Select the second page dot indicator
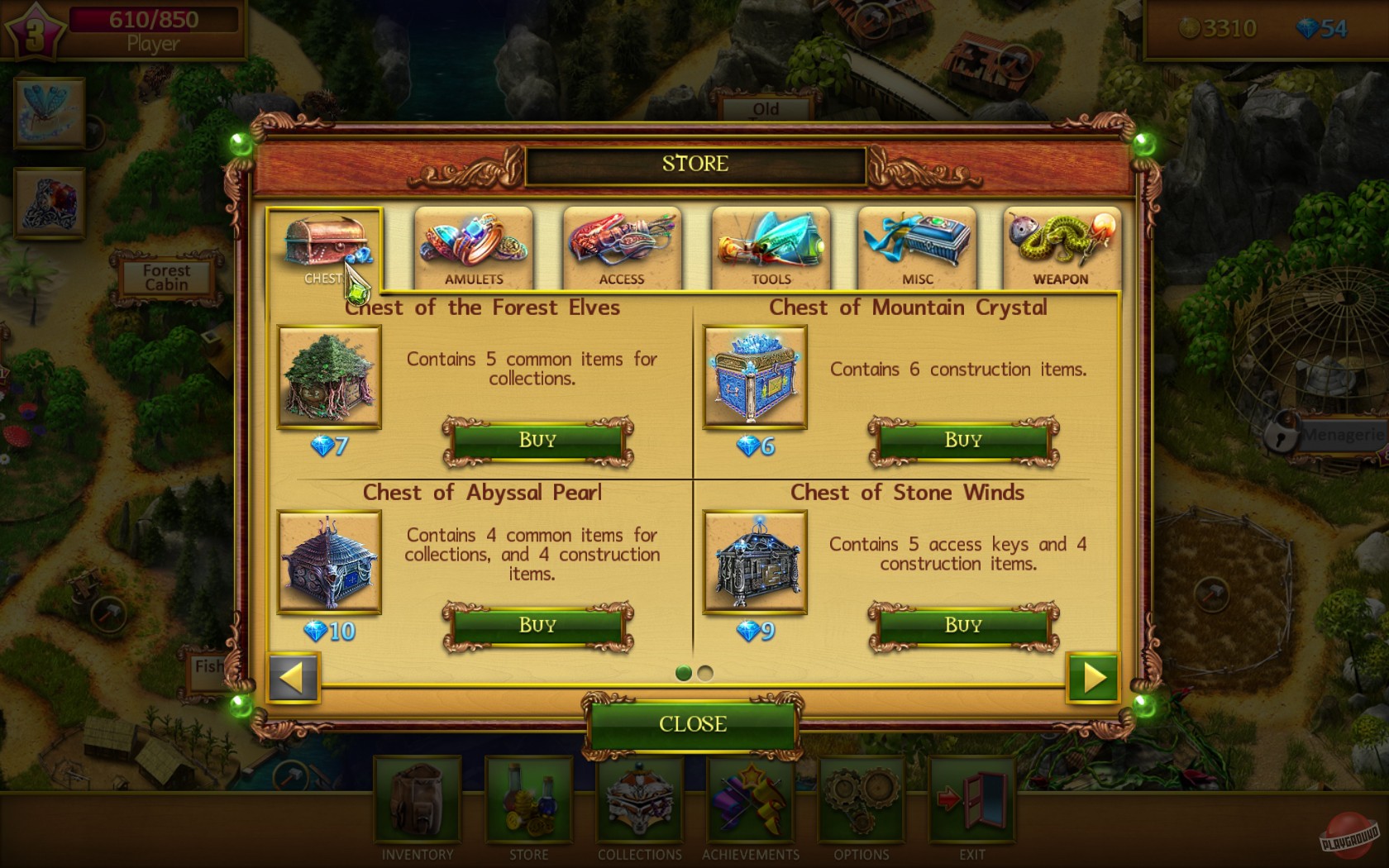Viewport: 1389px width, 868px height. point(704,674)
